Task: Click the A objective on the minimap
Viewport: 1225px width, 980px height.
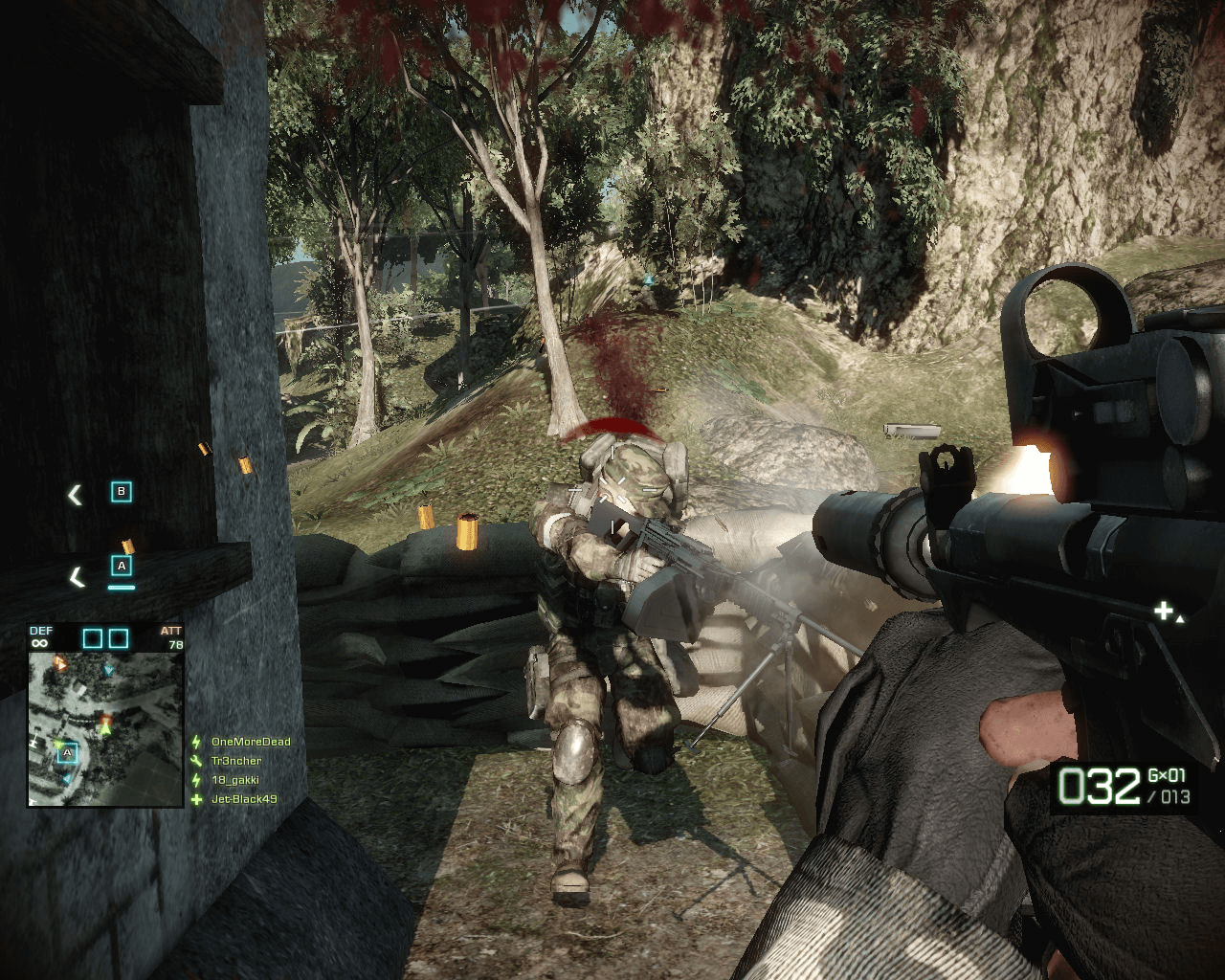Action: (x=67, y=753)
